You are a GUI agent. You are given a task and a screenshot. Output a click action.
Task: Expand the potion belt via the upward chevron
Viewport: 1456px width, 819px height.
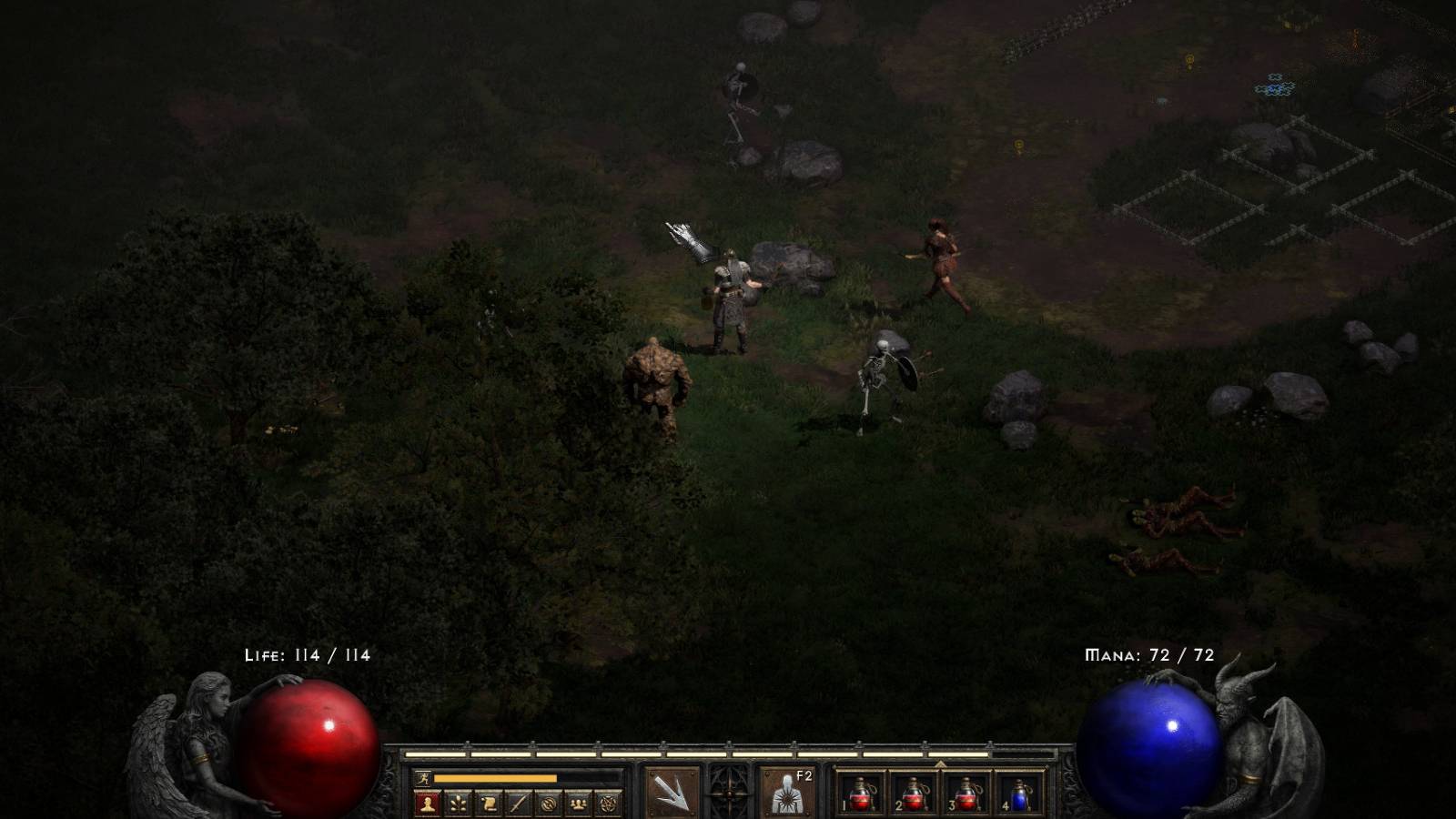(941, 763)
